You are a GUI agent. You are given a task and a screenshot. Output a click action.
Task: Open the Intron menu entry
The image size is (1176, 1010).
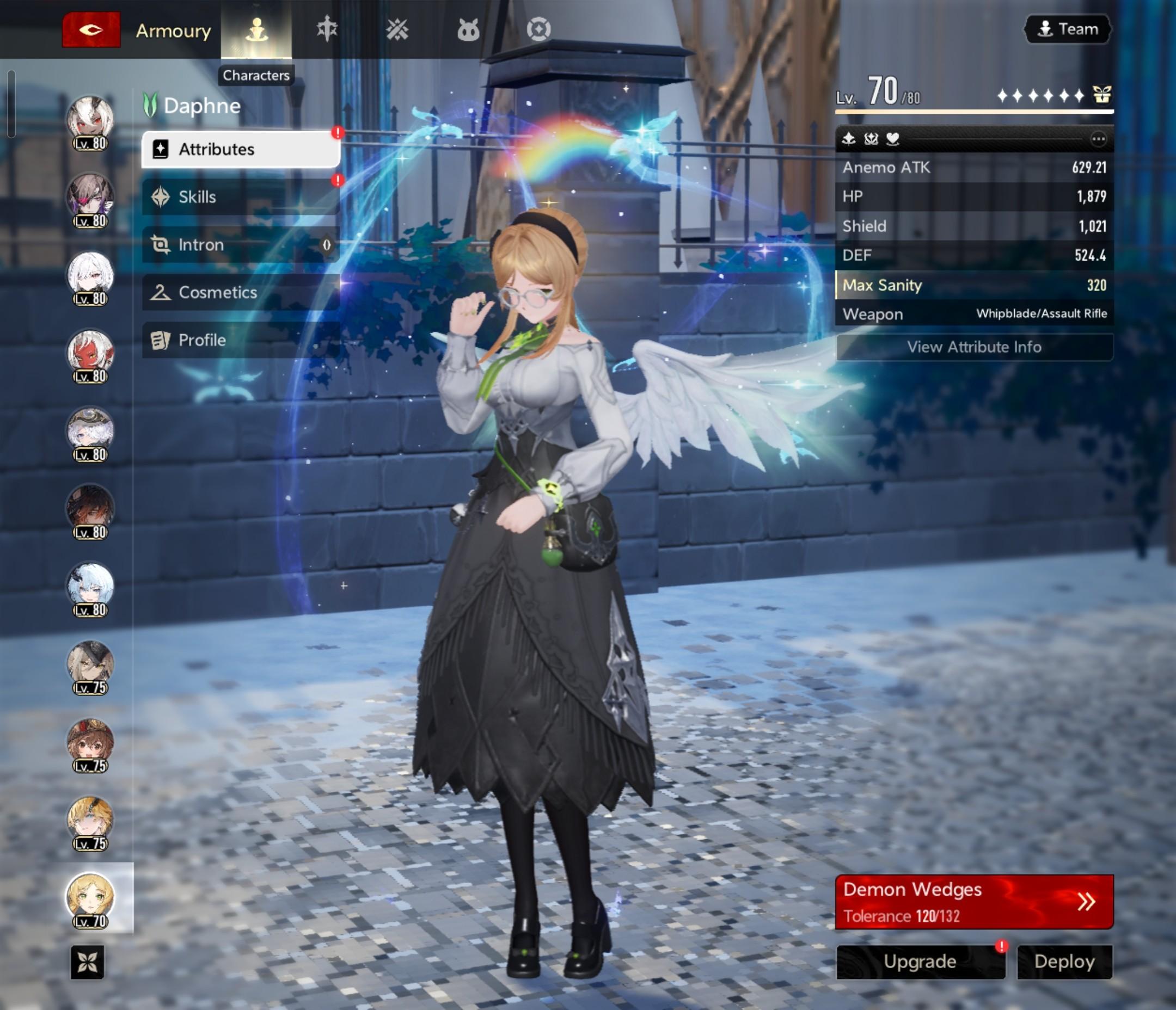click(x=241, y=244)
